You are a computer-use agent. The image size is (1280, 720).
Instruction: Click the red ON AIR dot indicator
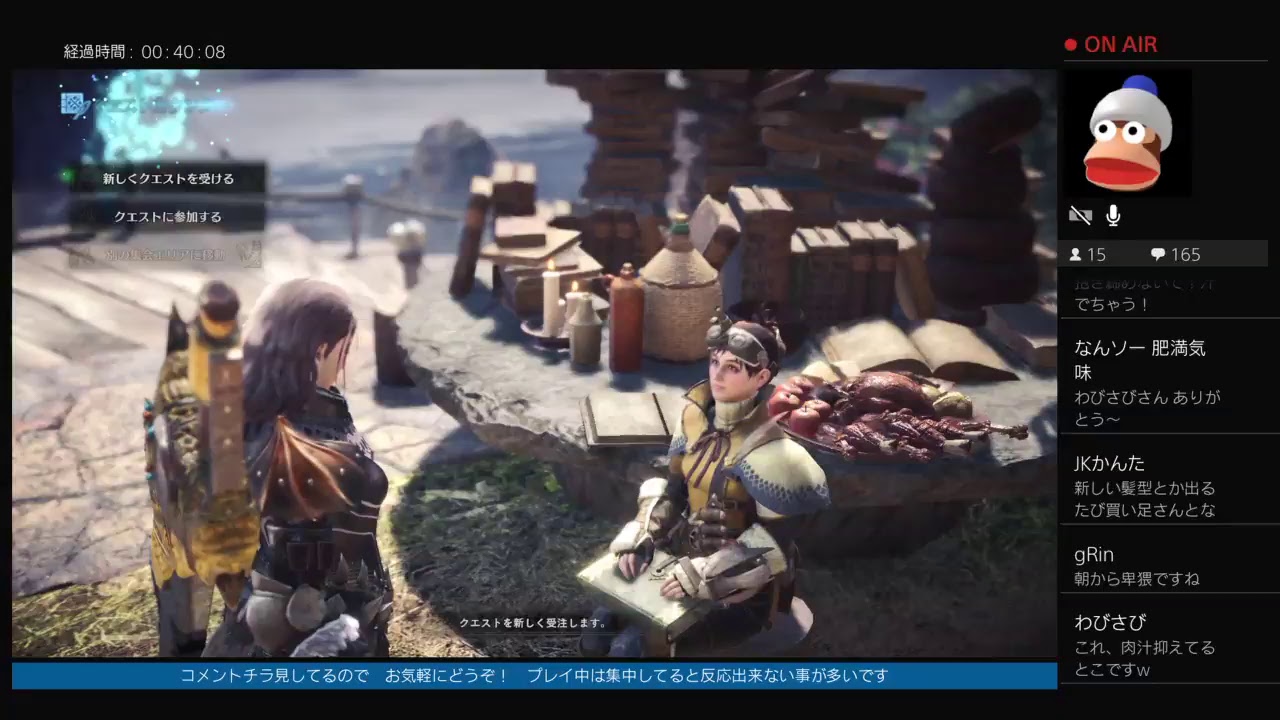1069,43
